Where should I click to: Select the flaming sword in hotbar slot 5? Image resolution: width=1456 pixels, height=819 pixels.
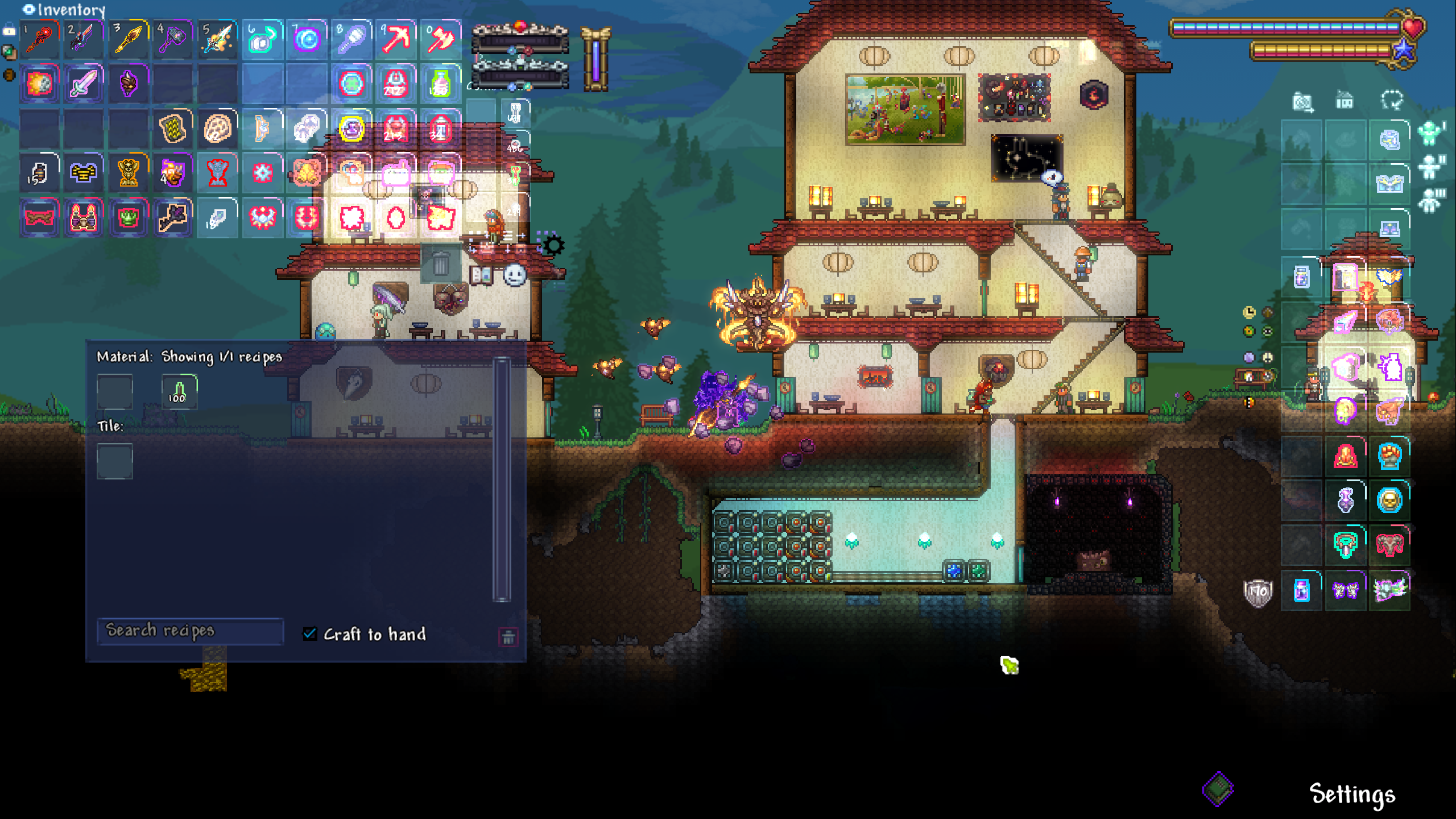pyautogui.click(x=217, y=40)
